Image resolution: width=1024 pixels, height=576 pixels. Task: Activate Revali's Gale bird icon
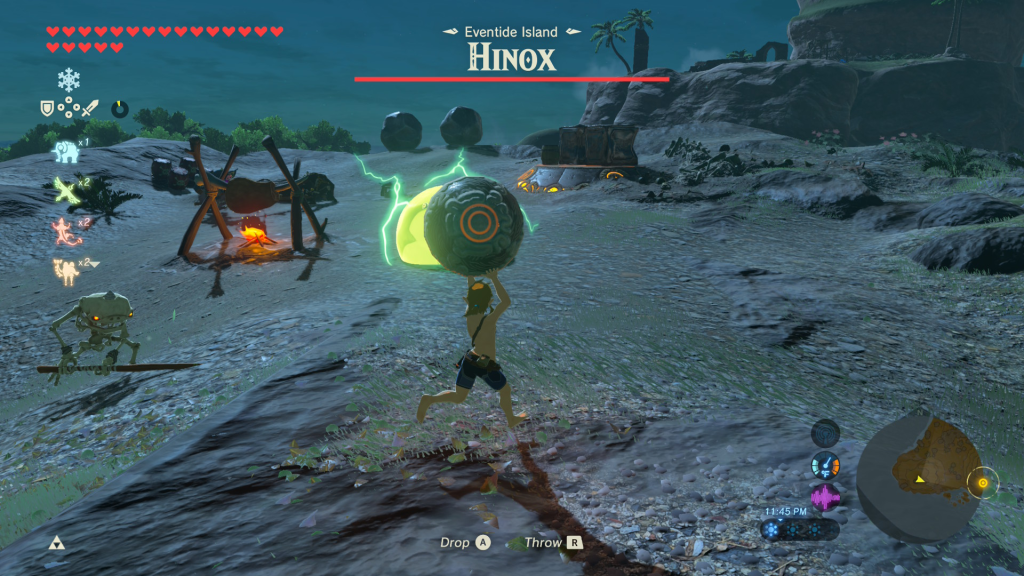(65, 189)
